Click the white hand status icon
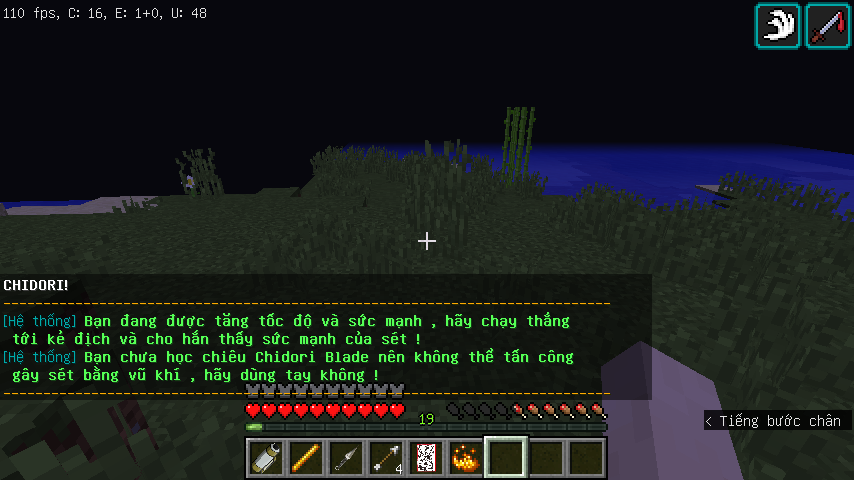Screen dimensions: 854x480 pyautogui.click(x=778, y=25)
